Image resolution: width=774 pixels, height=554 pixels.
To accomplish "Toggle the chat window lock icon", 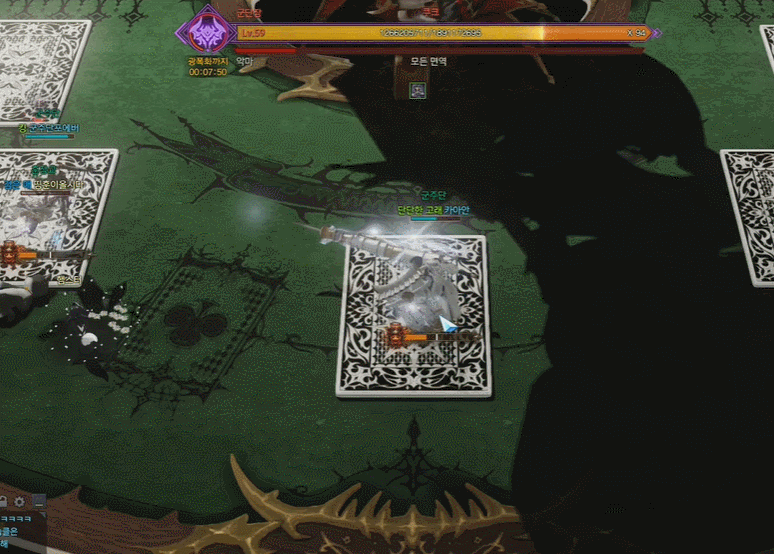I will click(4, 500).
